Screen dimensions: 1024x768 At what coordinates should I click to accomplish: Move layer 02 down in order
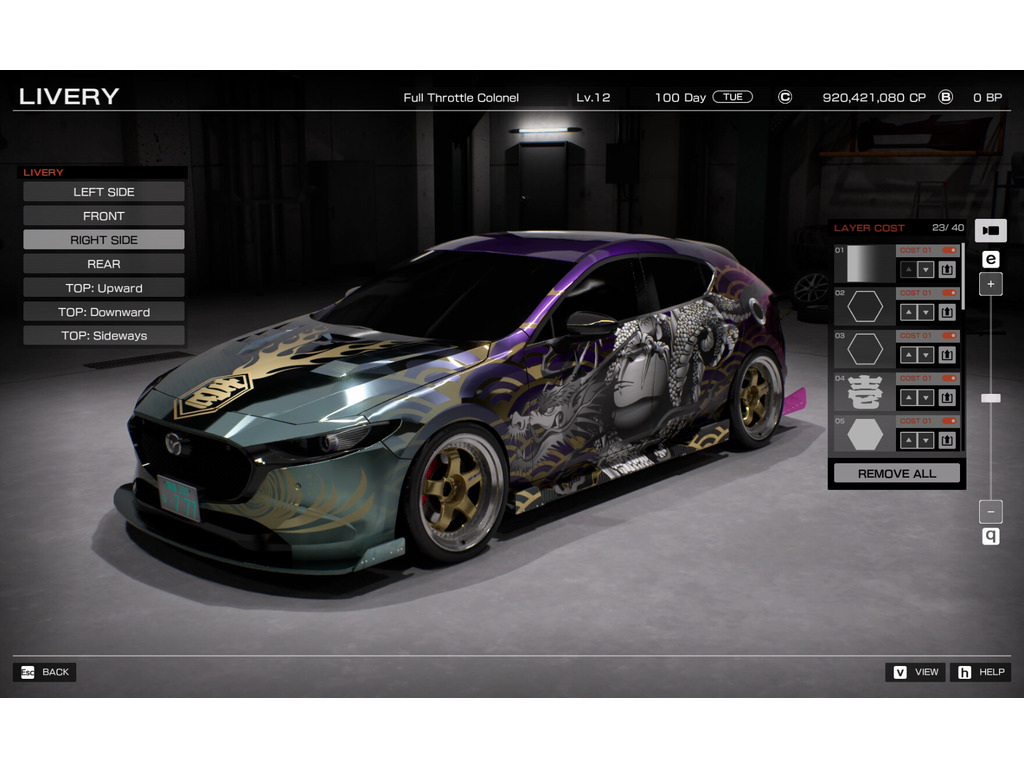tap(925, 312)
